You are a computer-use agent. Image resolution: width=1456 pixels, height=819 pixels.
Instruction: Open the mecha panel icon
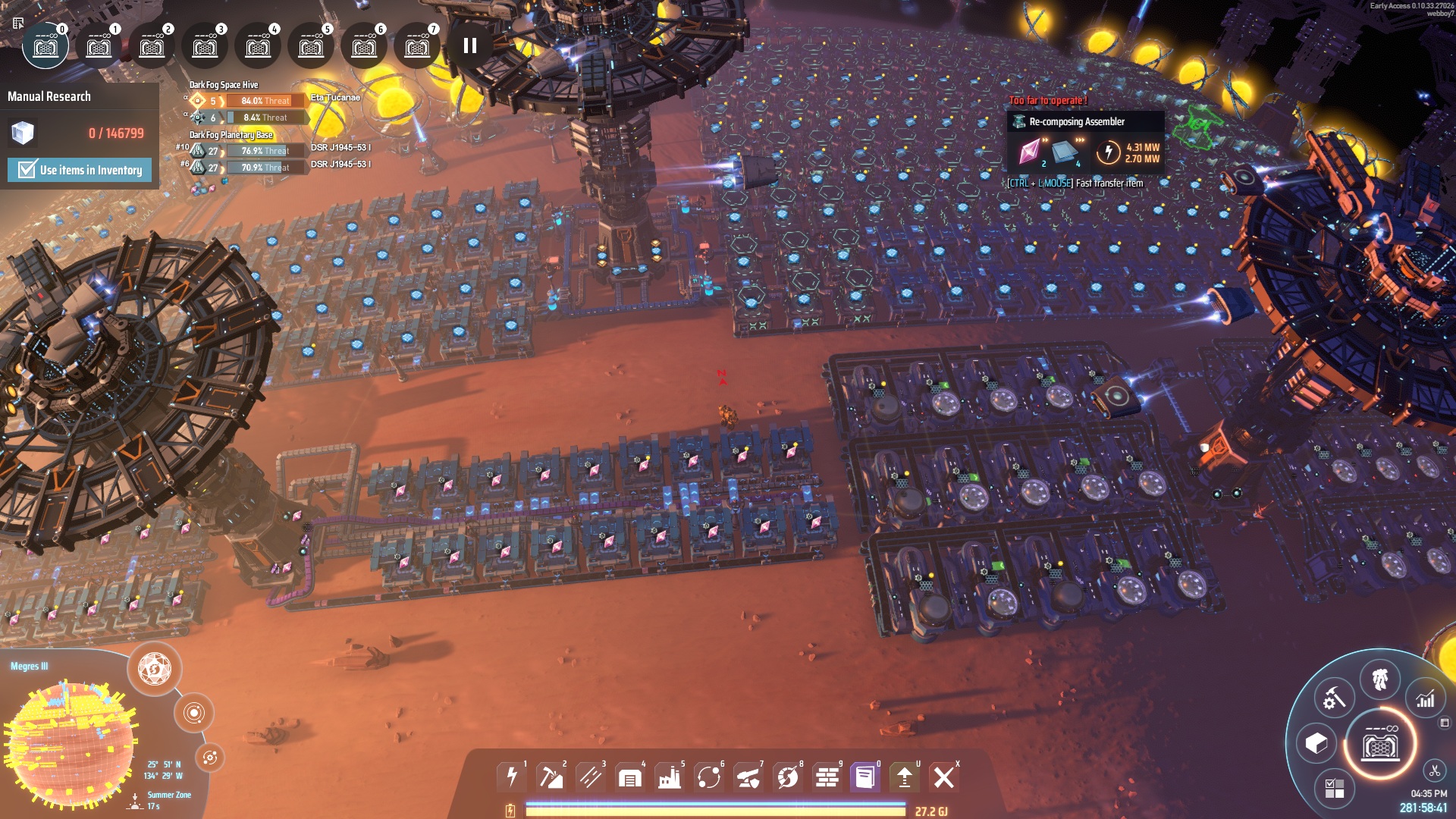point(1379,679)
